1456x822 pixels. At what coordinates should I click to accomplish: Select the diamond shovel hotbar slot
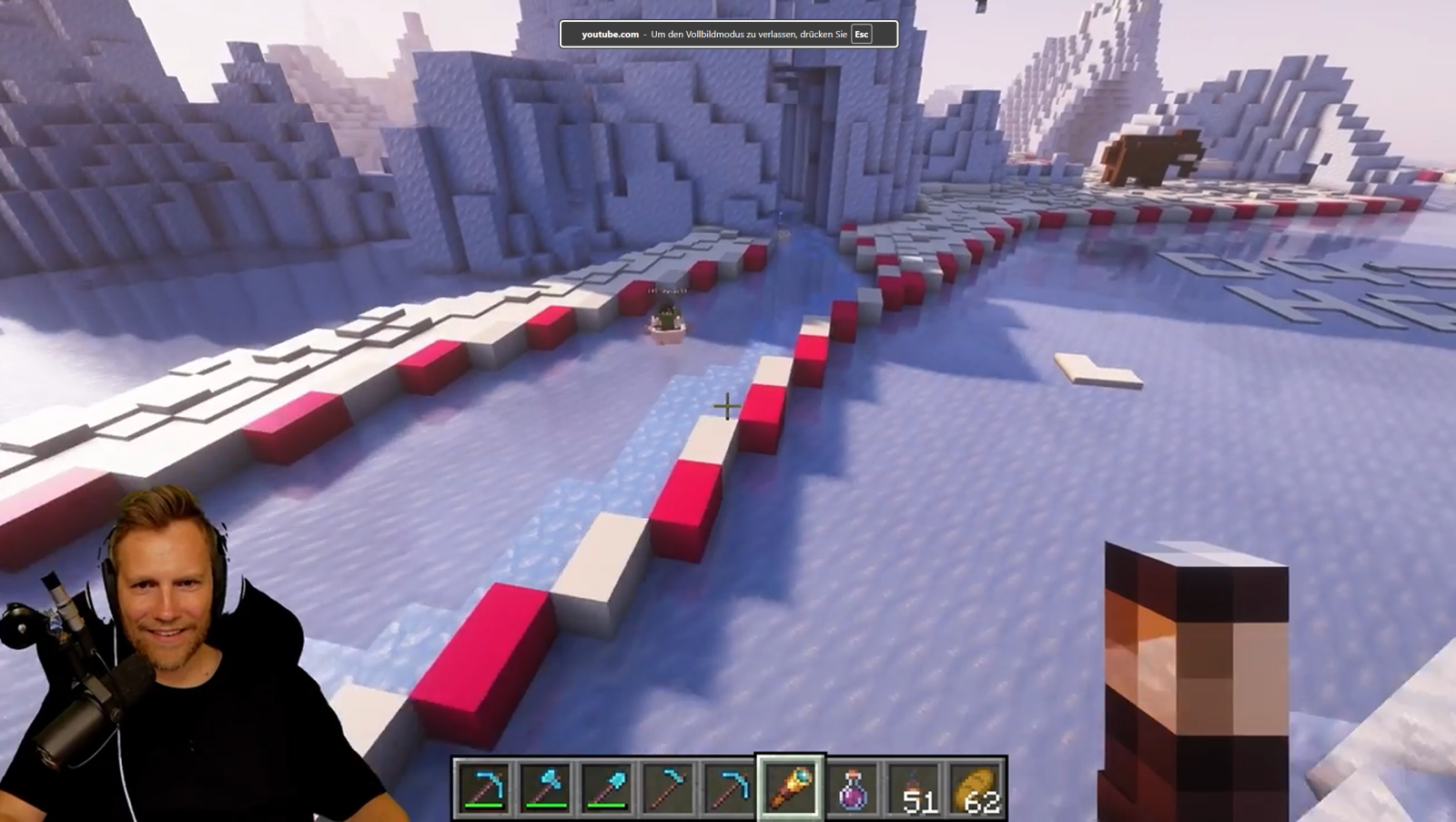[x=607, y=787]
